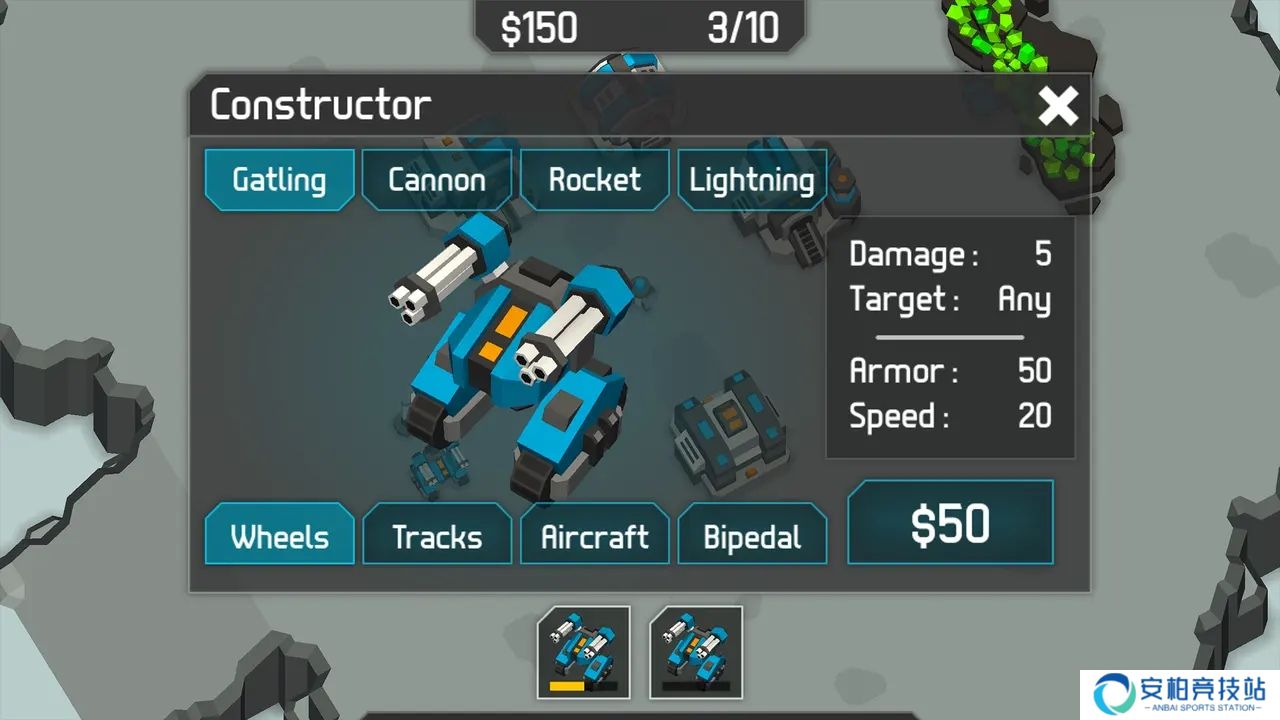Select the Wheels chassis
The width and height of the screenshot is (1280, 720).
tap(279, 536)
